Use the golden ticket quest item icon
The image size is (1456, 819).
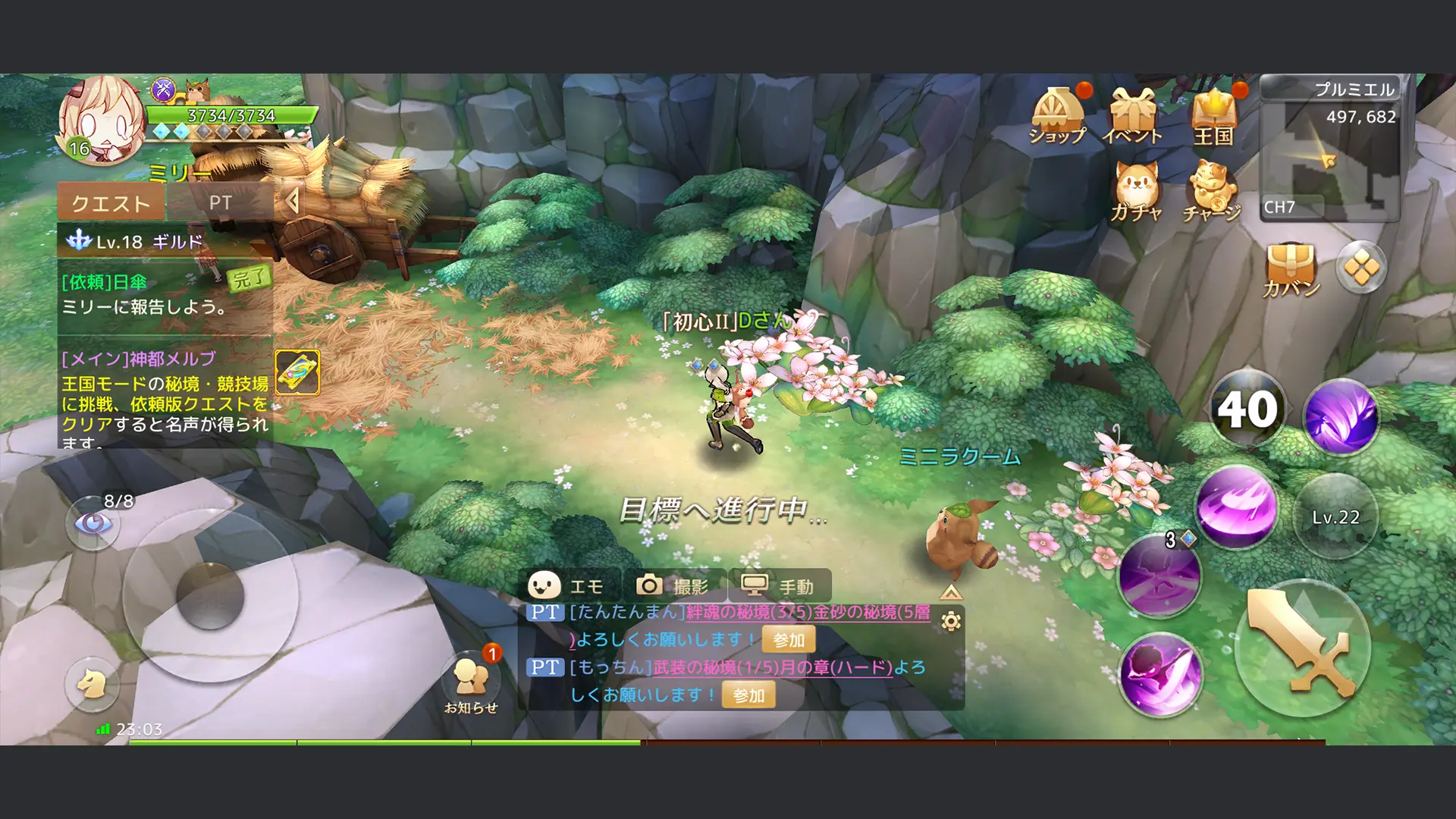tap(297, 372)
